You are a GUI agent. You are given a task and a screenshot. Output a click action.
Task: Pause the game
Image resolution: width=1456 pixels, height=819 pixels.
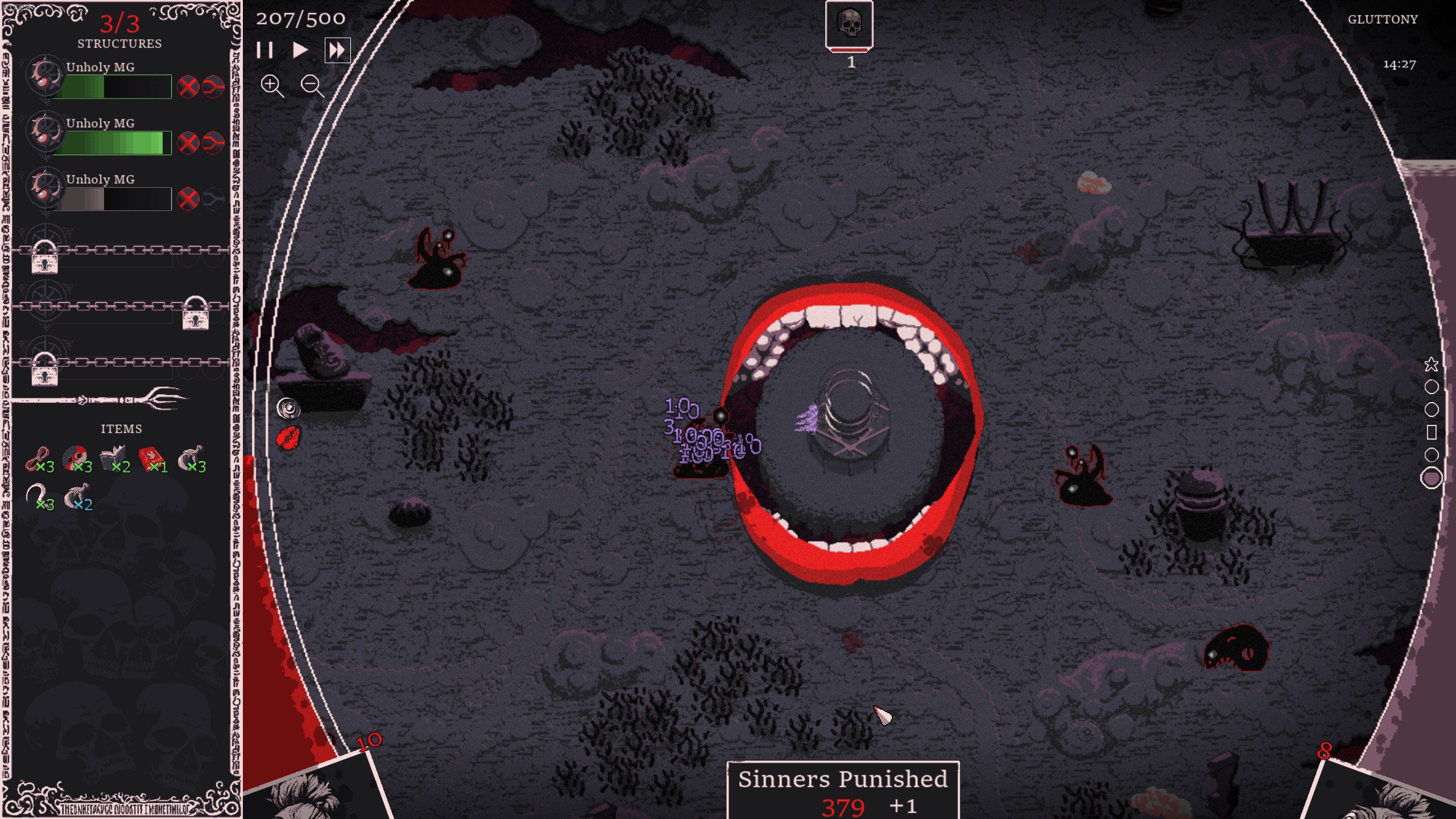264,51
